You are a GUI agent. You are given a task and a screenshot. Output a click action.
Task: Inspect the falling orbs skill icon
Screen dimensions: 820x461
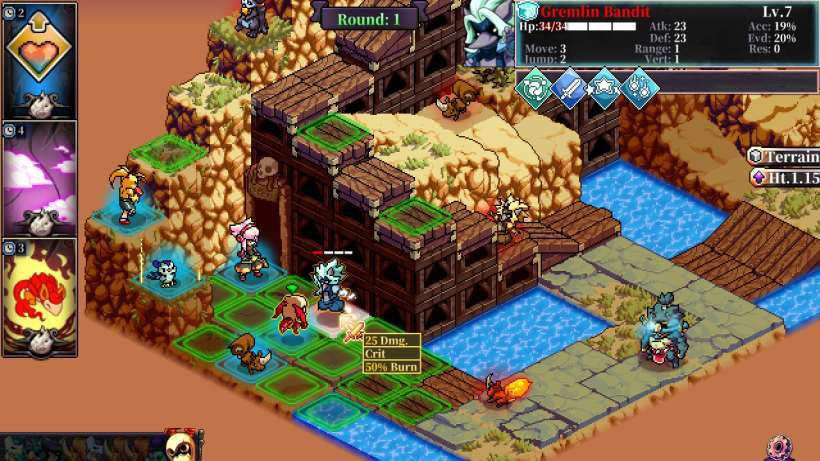tap(639, 87)
